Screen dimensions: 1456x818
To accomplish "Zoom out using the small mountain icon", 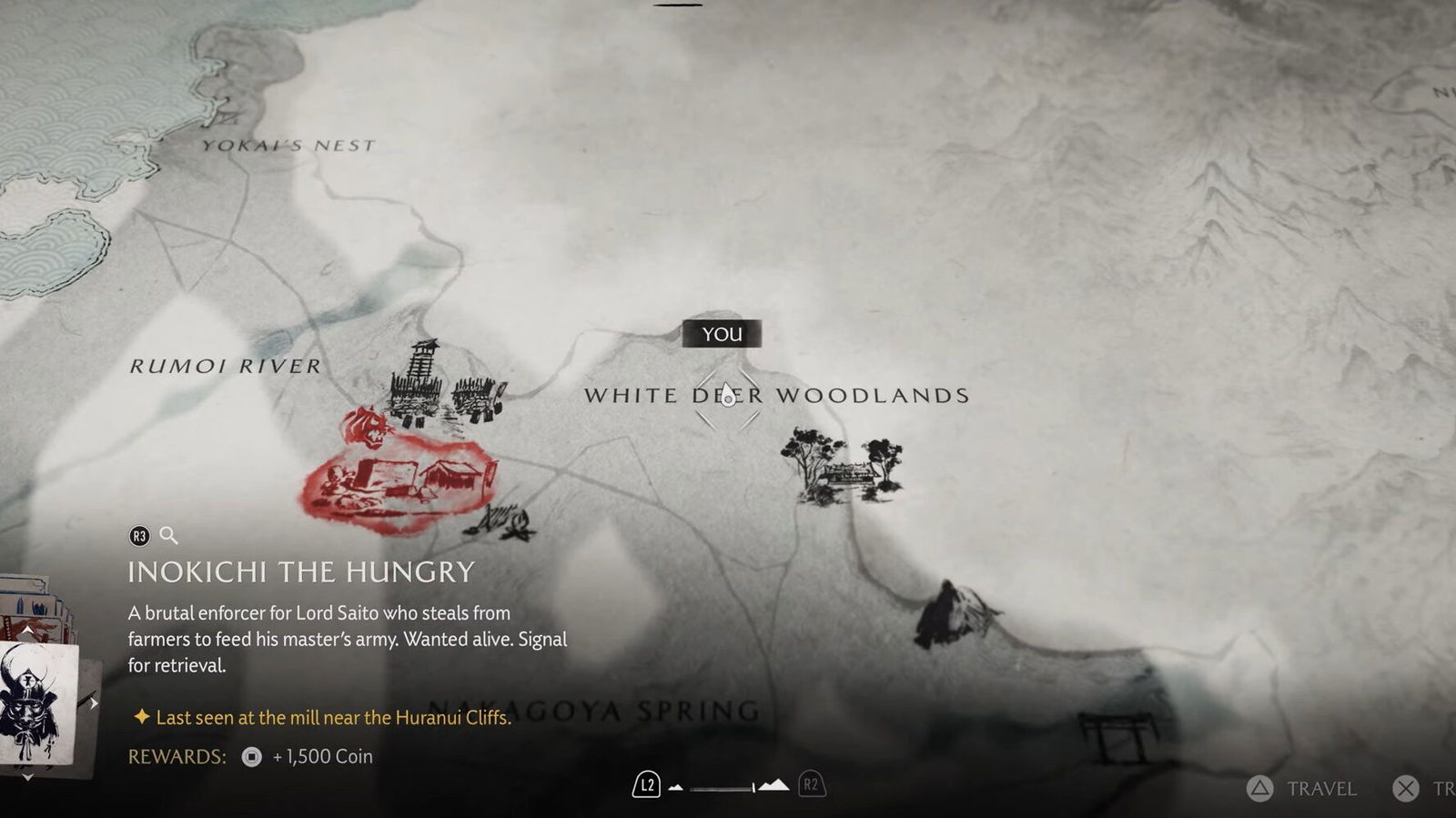I will [x=675, y=787].
